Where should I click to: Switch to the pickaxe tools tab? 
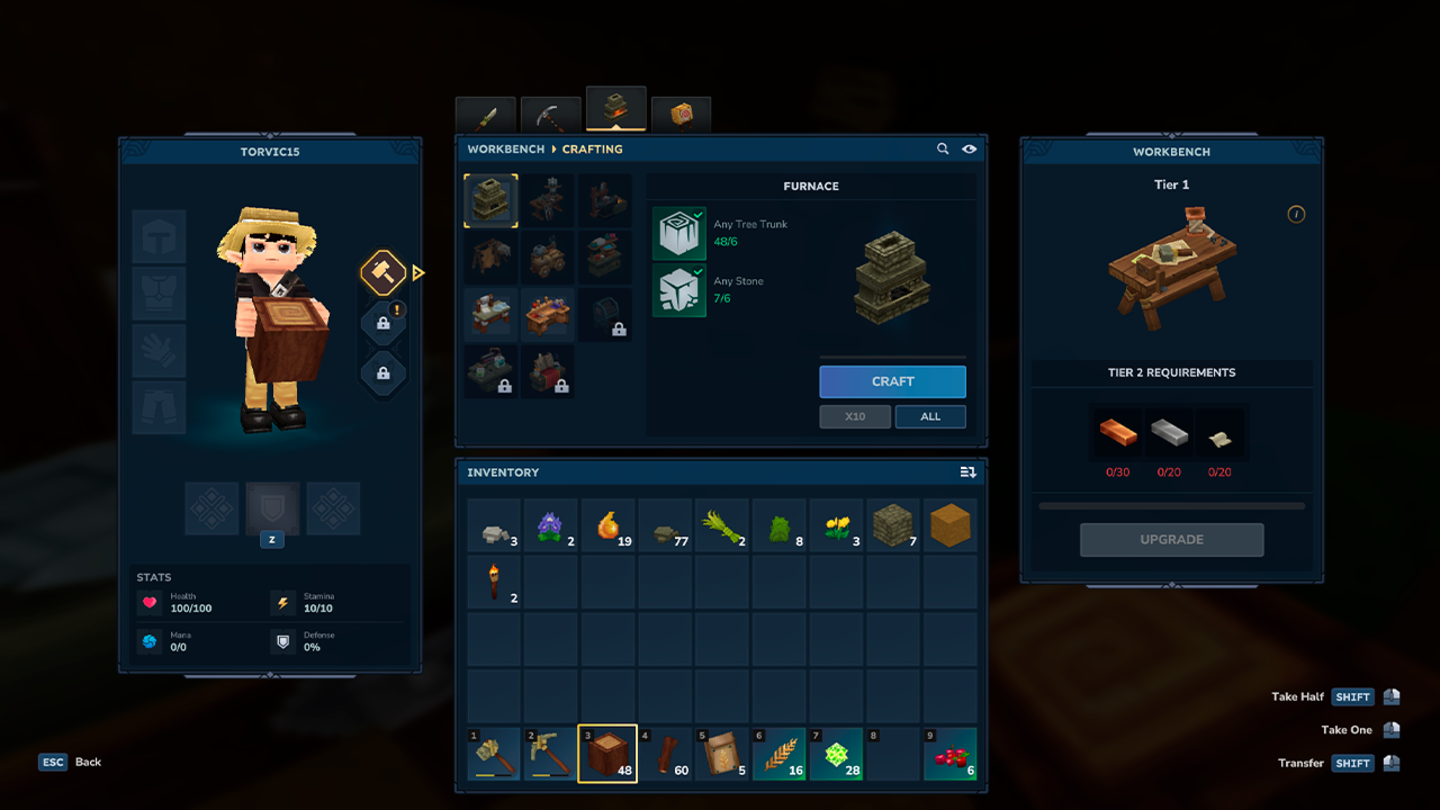point(550,116)
